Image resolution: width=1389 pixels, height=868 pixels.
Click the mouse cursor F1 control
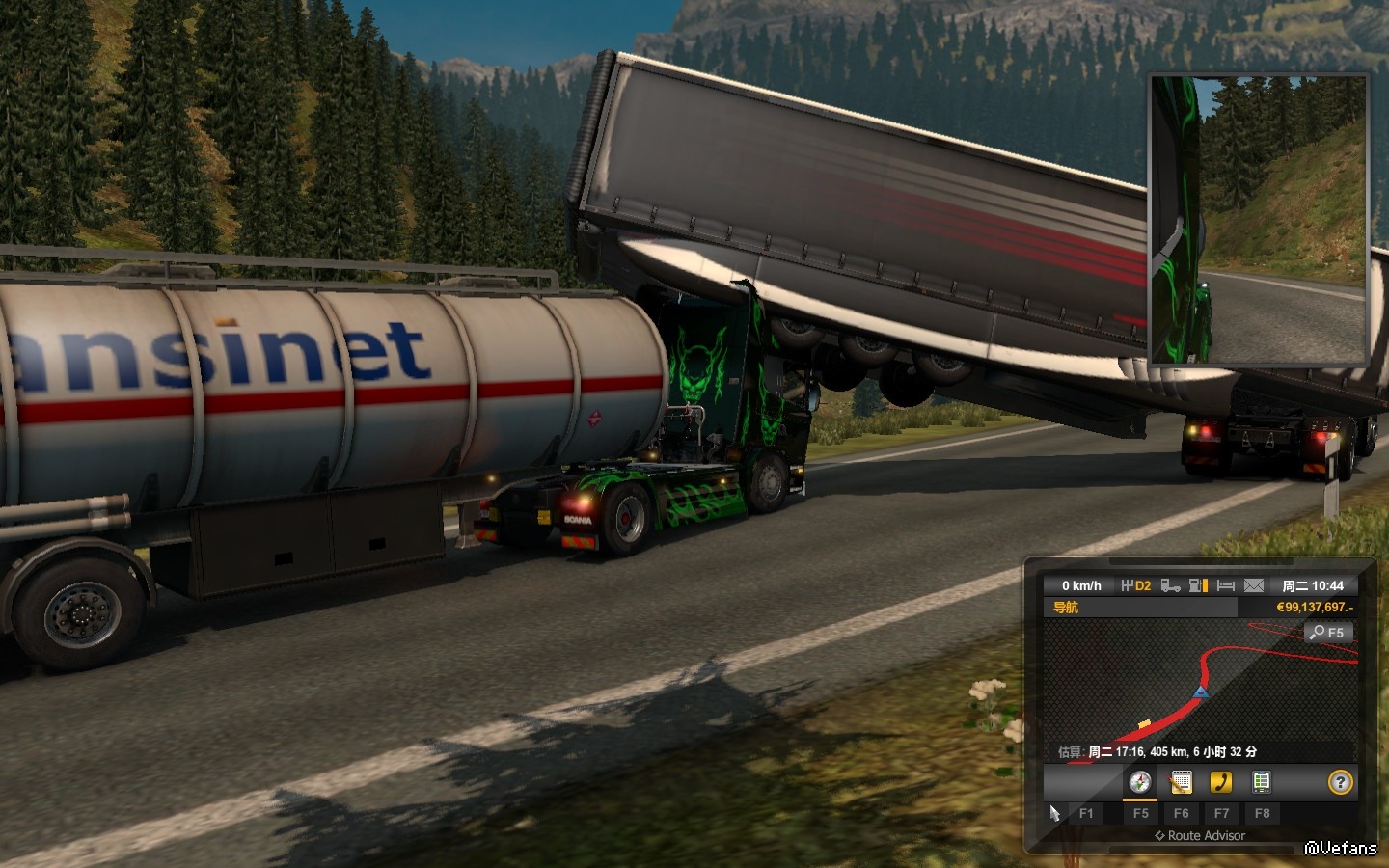(1054, 813)
